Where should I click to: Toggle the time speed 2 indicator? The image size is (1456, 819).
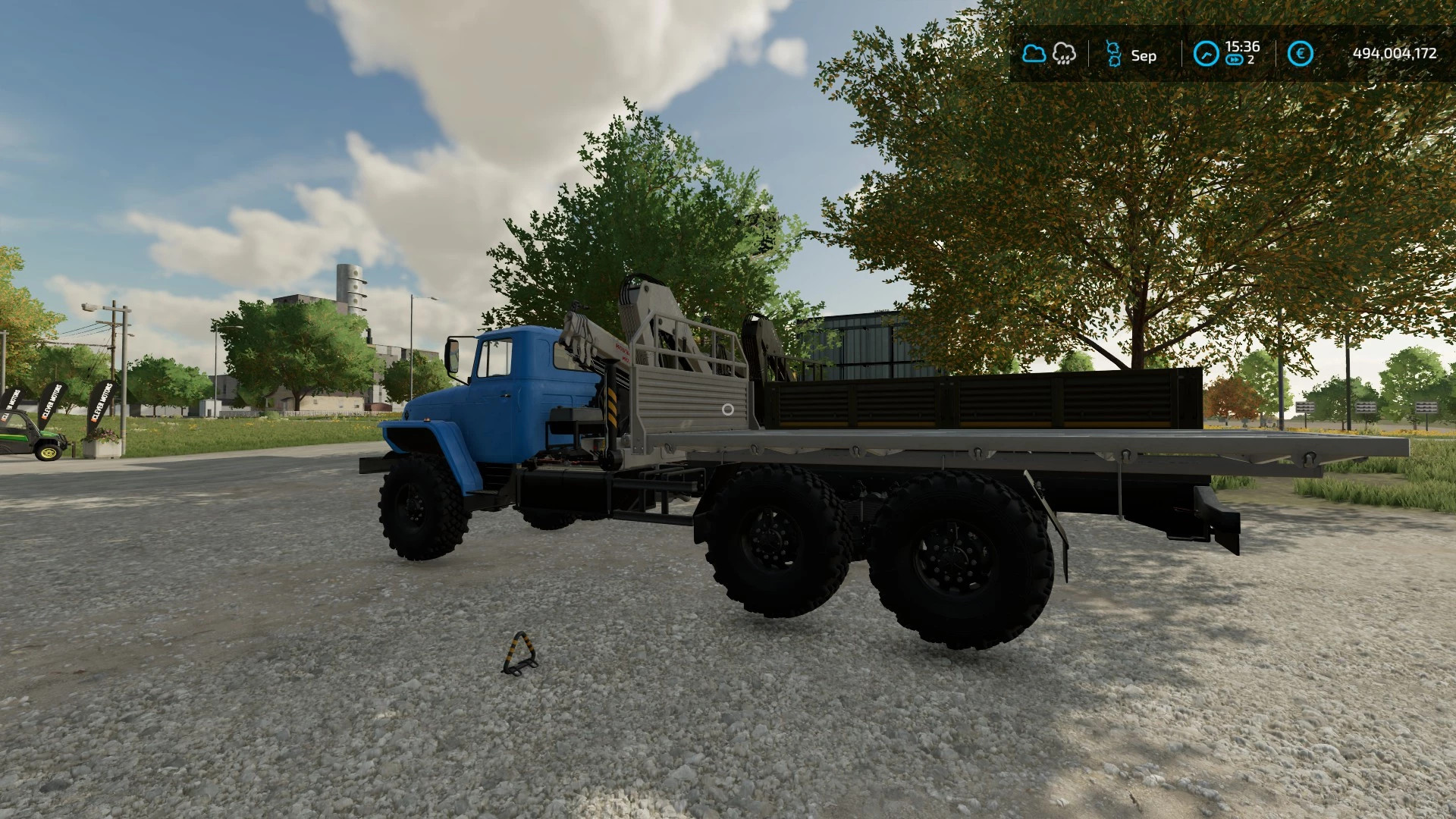tap(1251, 58)
